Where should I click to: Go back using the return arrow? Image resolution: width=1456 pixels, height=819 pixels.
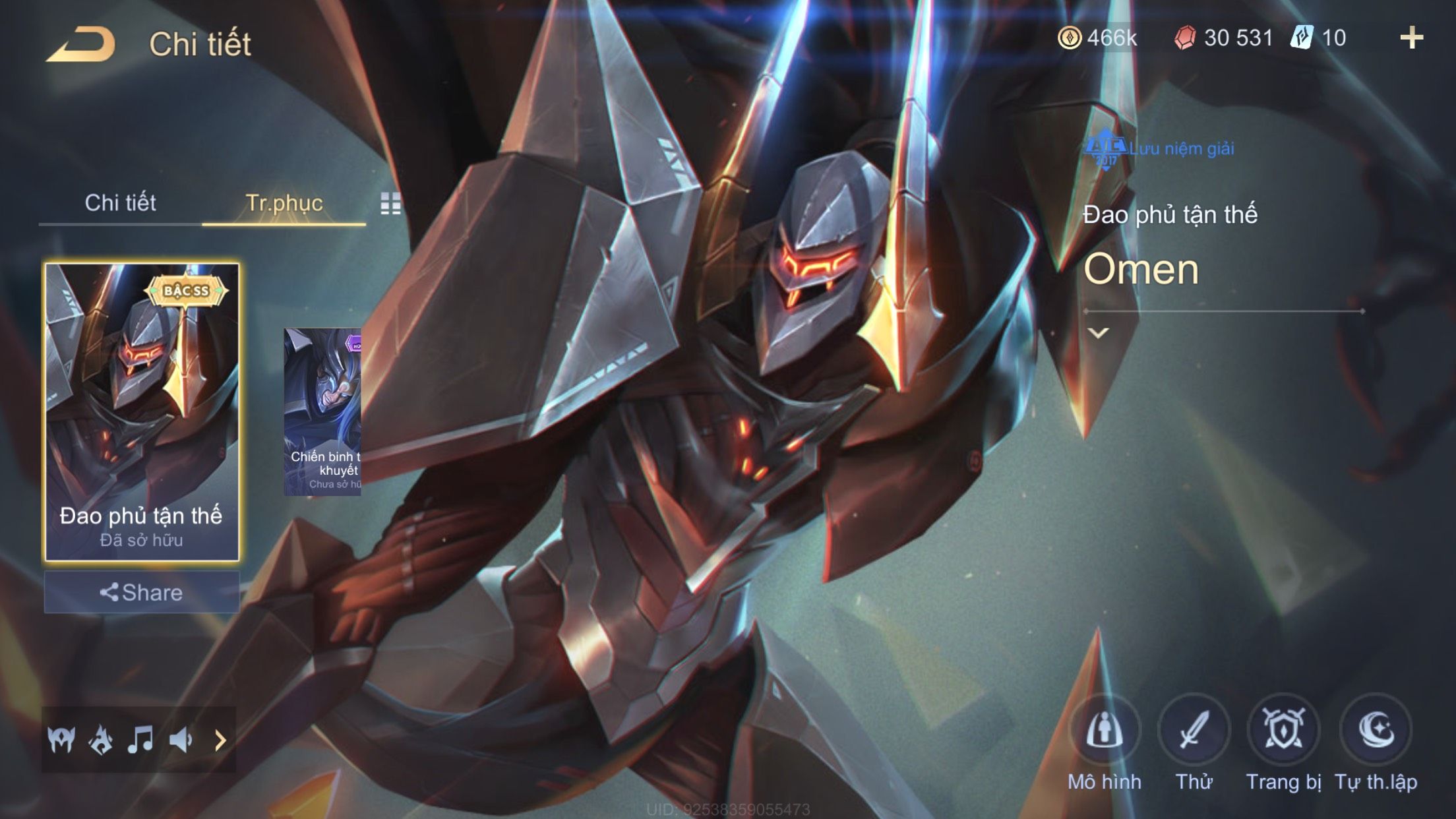coord(80,45)
